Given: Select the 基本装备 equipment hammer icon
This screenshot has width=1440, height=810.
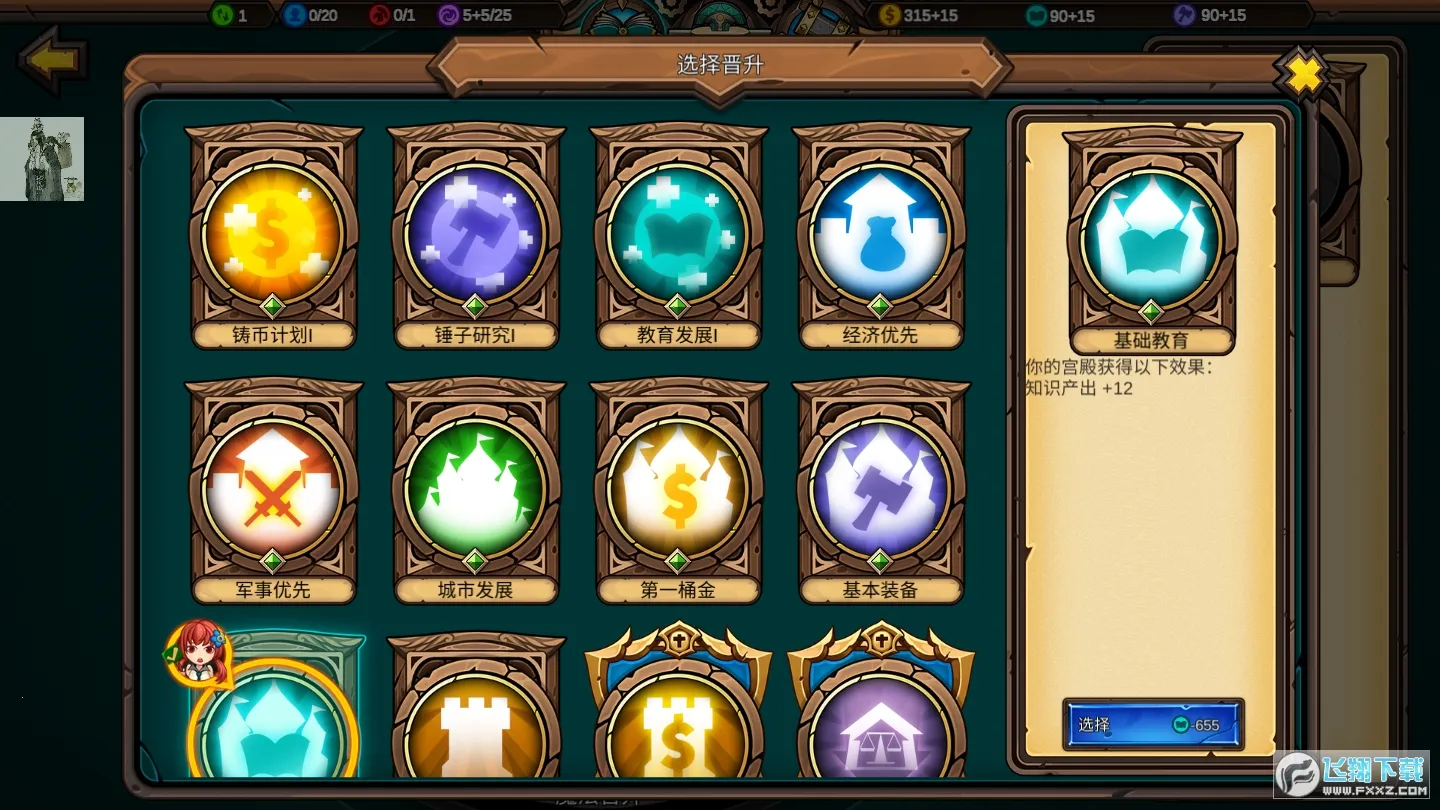Looking at the screenshot, I should [881, 490].
